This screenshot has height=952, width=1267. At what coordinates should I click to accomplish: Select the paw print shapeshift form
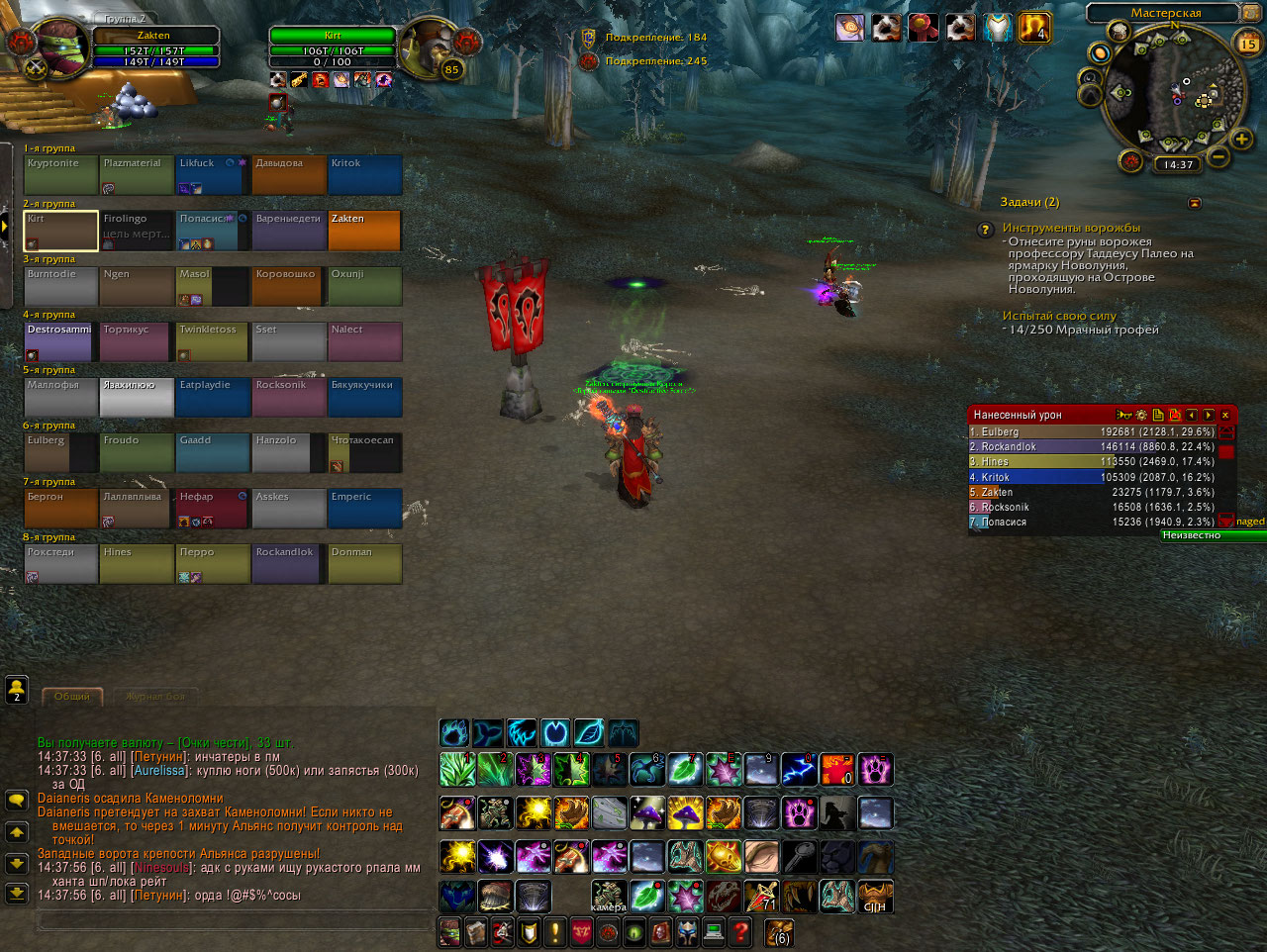coord(455,733)
